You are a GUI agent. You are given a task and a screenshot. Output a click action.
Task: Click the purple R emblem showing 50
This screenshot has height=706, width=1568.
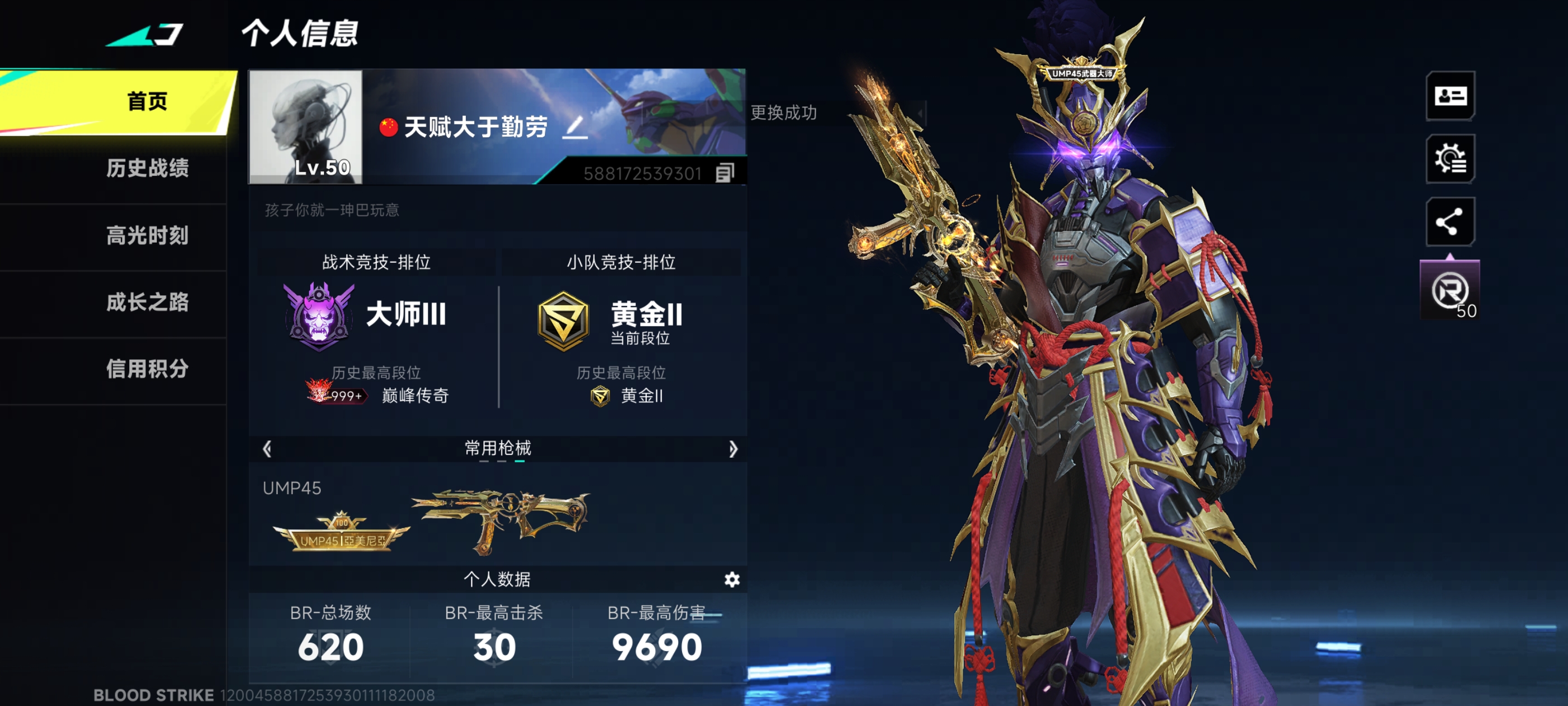pyautogui.click(x=1450, y=288)
